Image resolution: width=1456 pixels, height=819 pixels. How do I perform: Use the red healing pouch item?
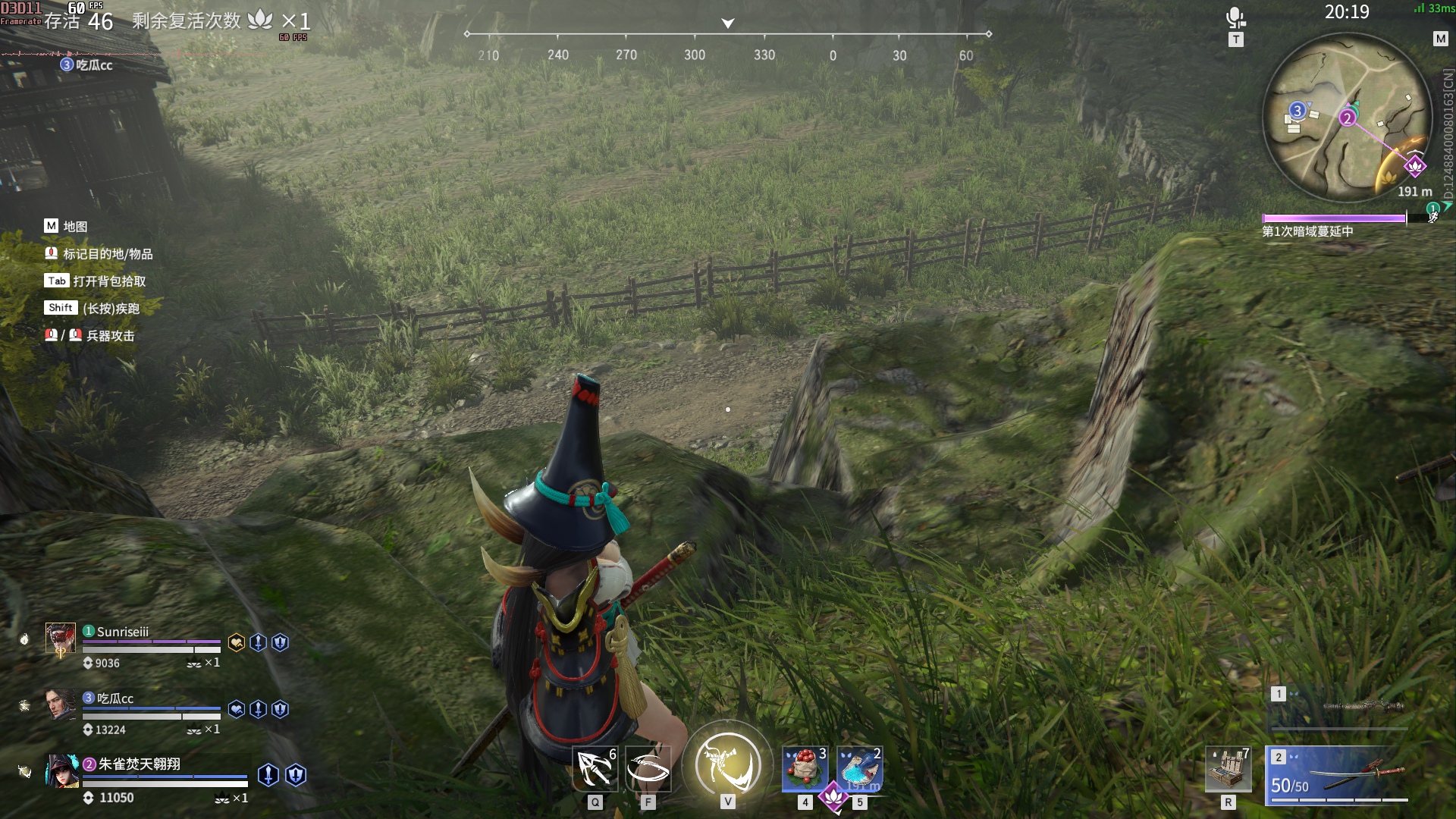(x=805, y=769)
